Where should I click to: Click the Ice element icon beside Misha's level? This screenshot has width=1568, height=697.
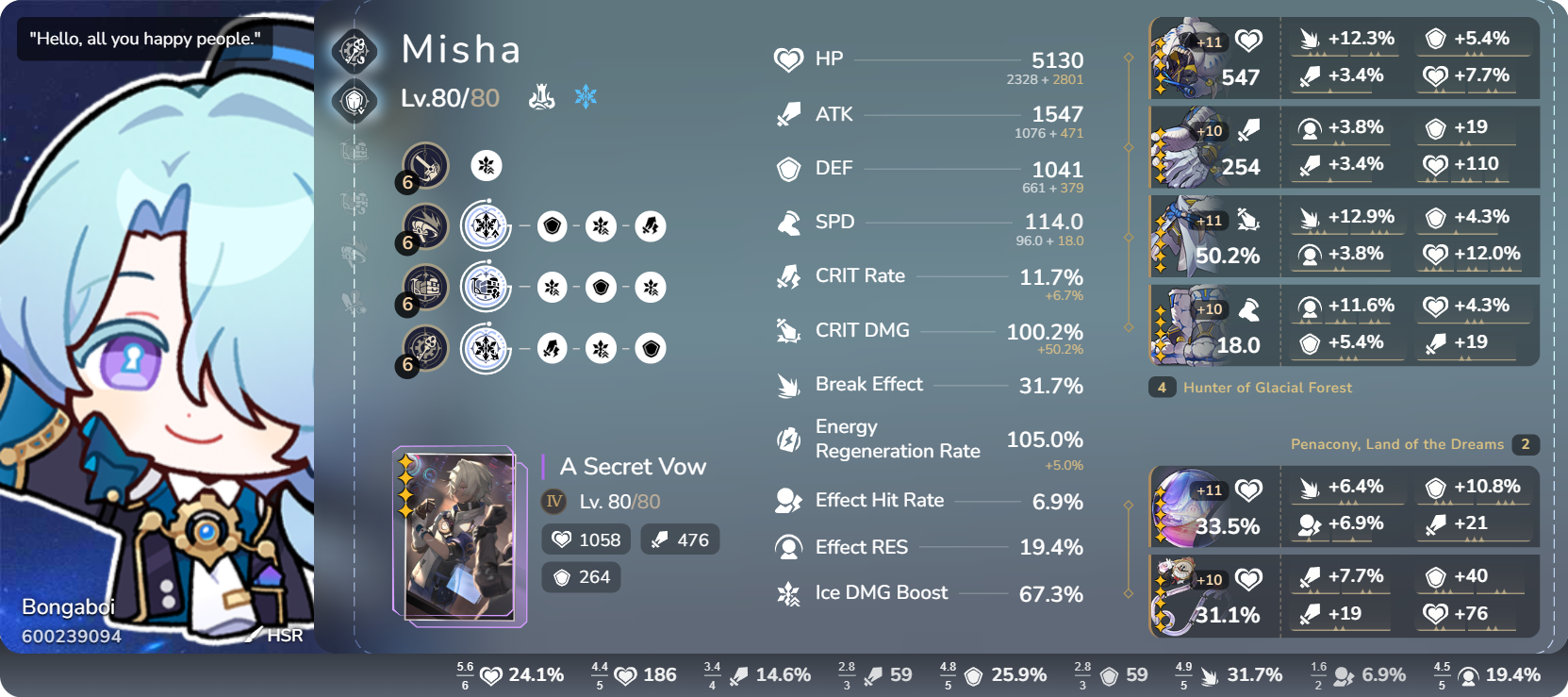click(x=586, y=95)
